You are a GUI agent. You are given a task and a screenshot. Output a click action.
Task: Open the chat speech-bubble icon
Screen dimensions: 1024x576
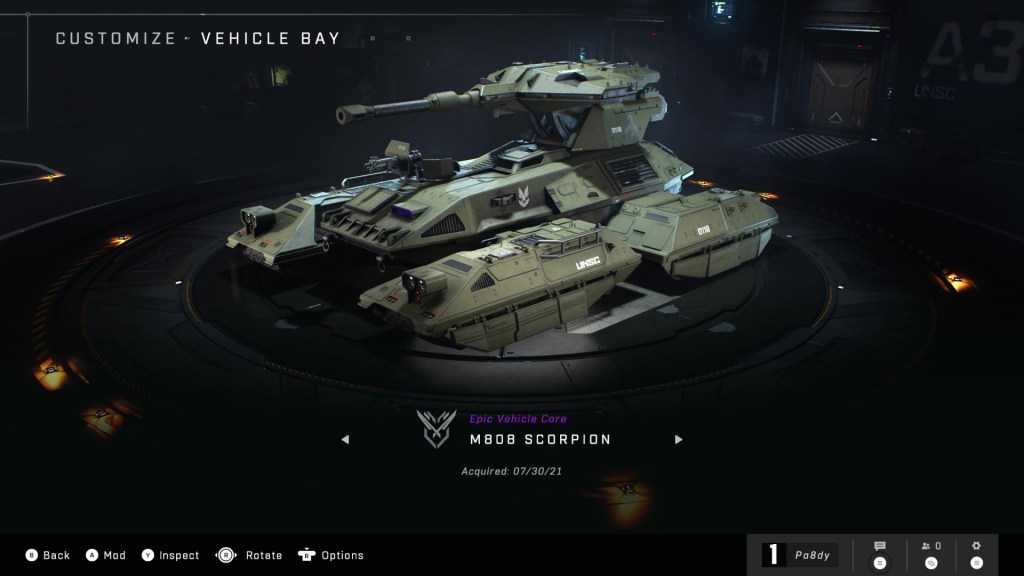pyautogui.click(x=880, y=554)
